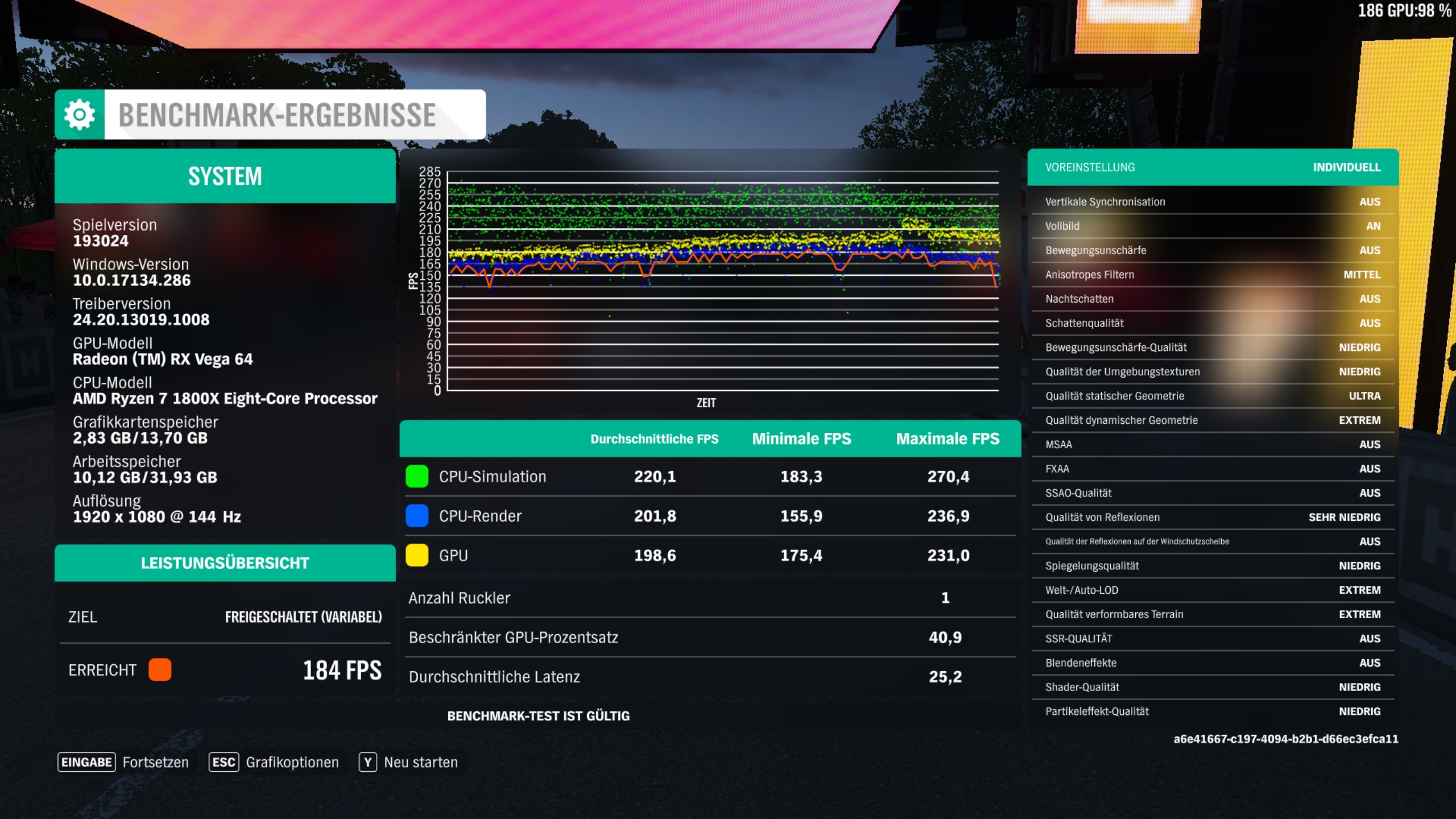The image size is (1456, 819).
Task: Click the orange ERREICHT indicator square
Action: [x=160, y=670]
